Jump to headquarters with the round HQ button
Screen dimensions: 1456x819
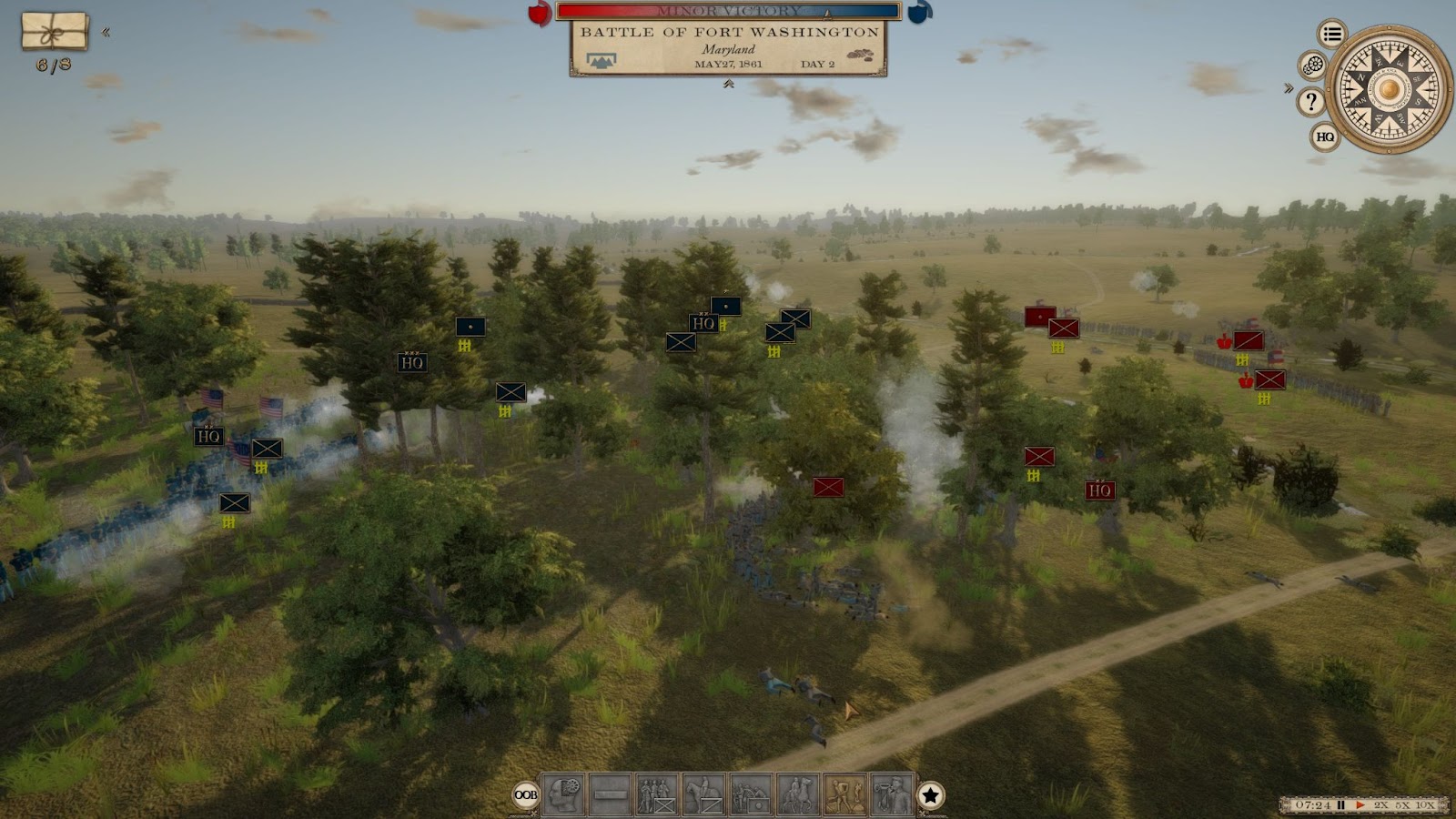tap(1325, 137)
